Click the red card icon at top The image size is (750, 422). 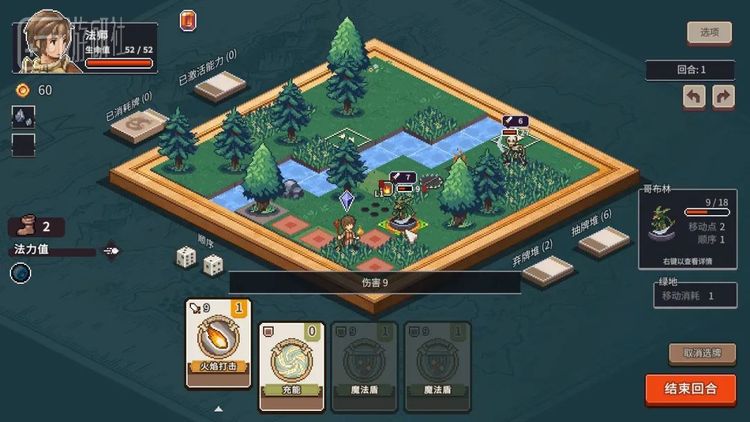tap(188, 20)
